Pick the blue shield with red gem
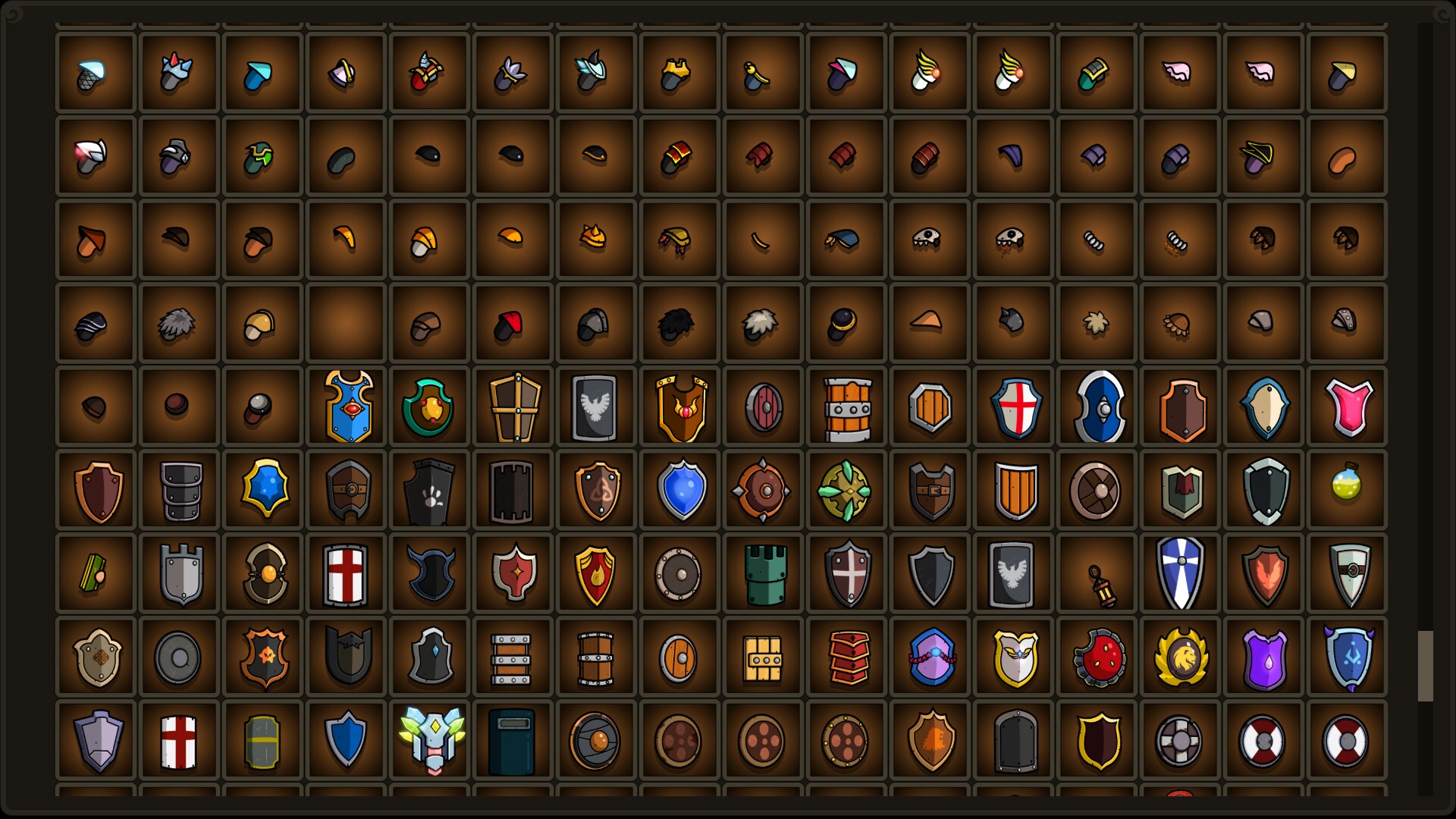The height and width of the screenshot is (819, 1456). (x=347, y=407)
